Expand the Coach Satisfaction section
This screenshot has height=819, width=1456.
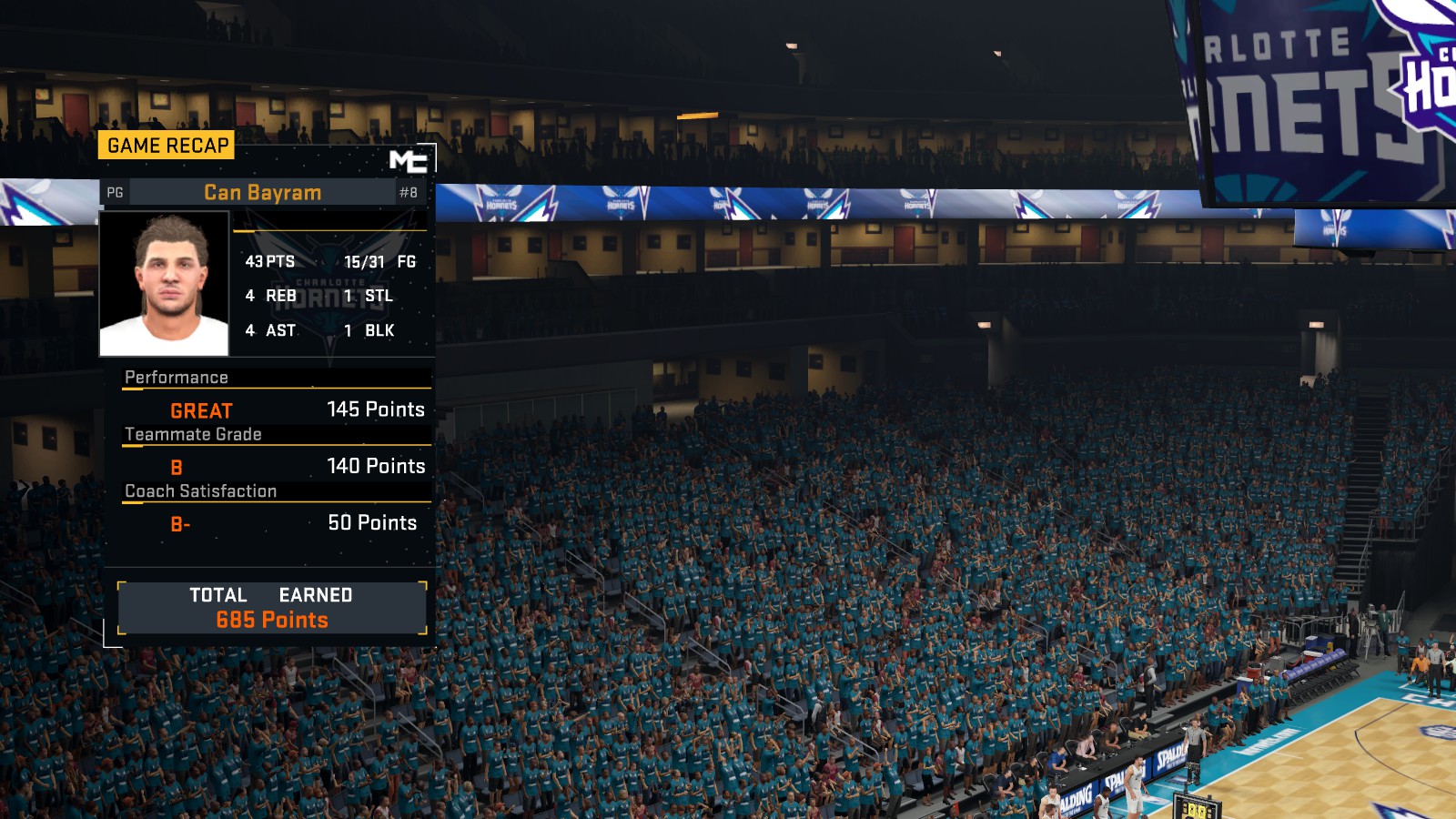pos(202,490)
